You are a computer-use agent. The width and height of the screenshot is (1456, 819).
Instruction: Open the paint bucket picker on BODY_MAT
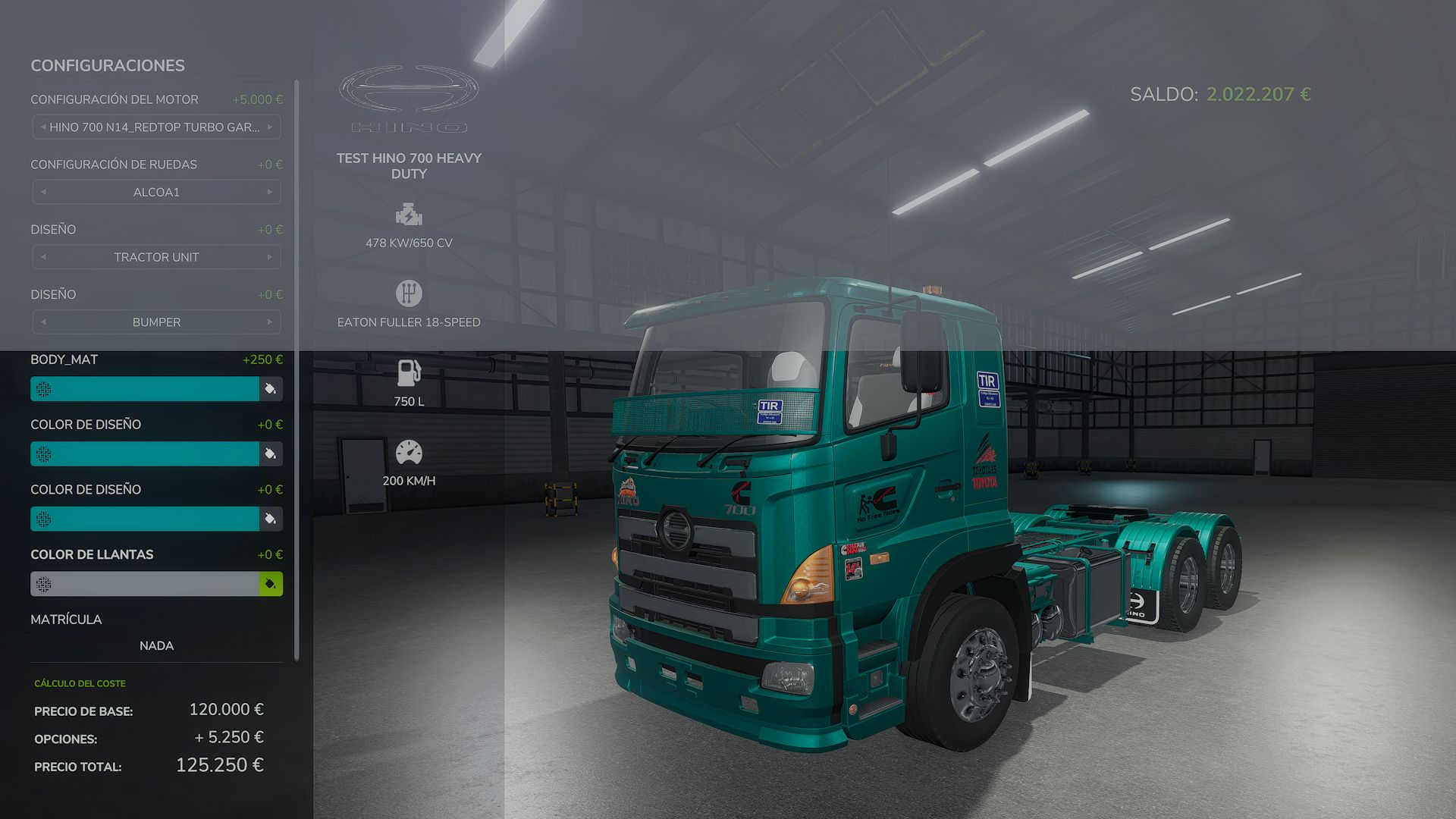(x=270, y=388)
